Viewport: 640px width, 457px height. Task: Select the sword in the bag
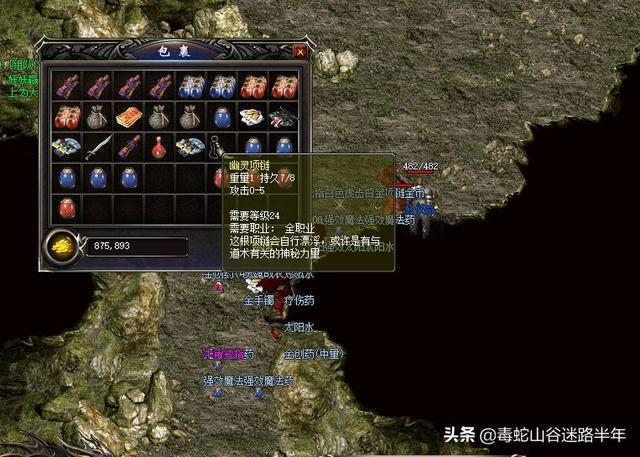click(97, 147)
